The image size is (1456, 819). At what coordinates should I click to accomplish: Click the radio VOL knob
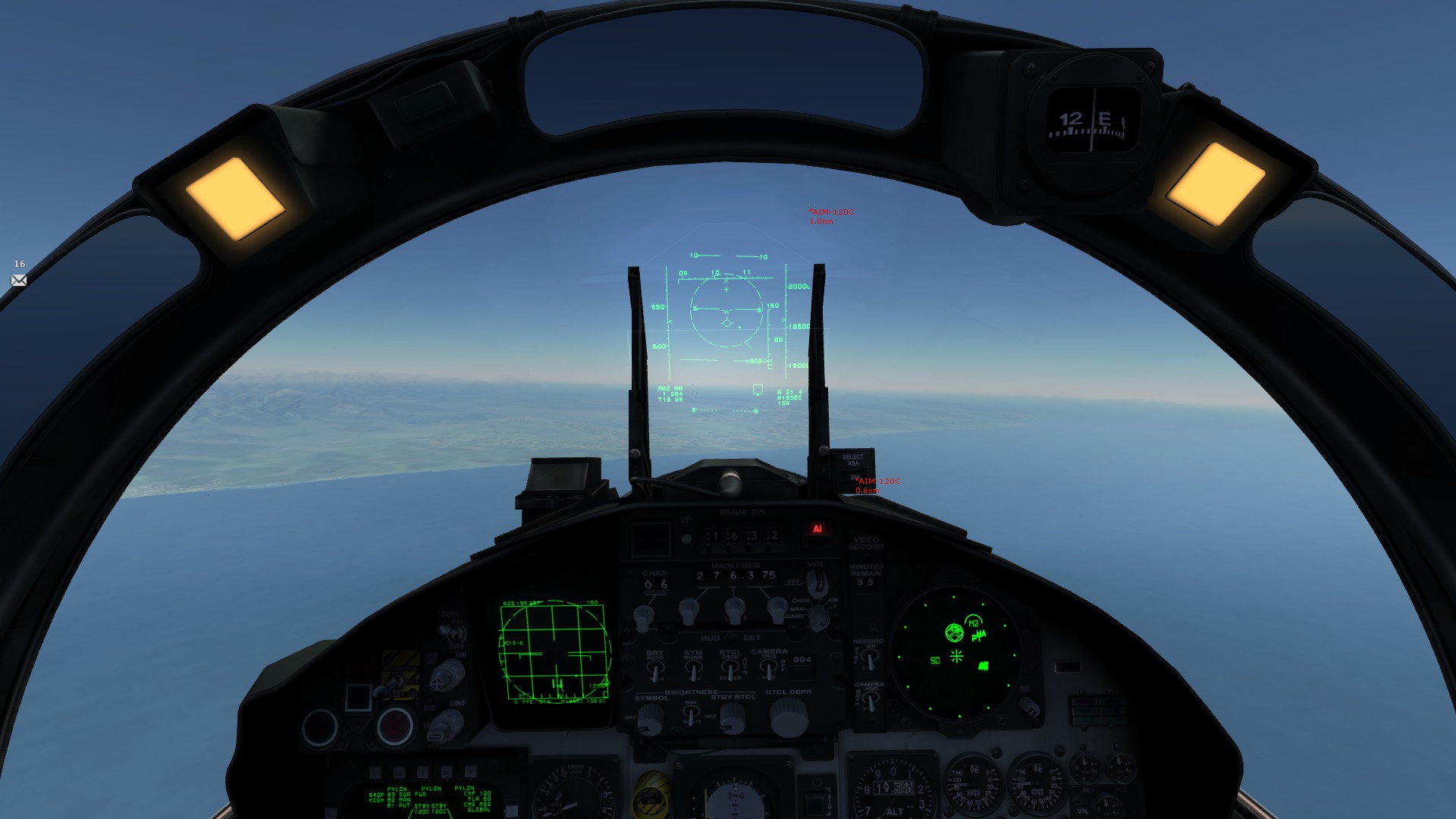click(x=817, y=583)
